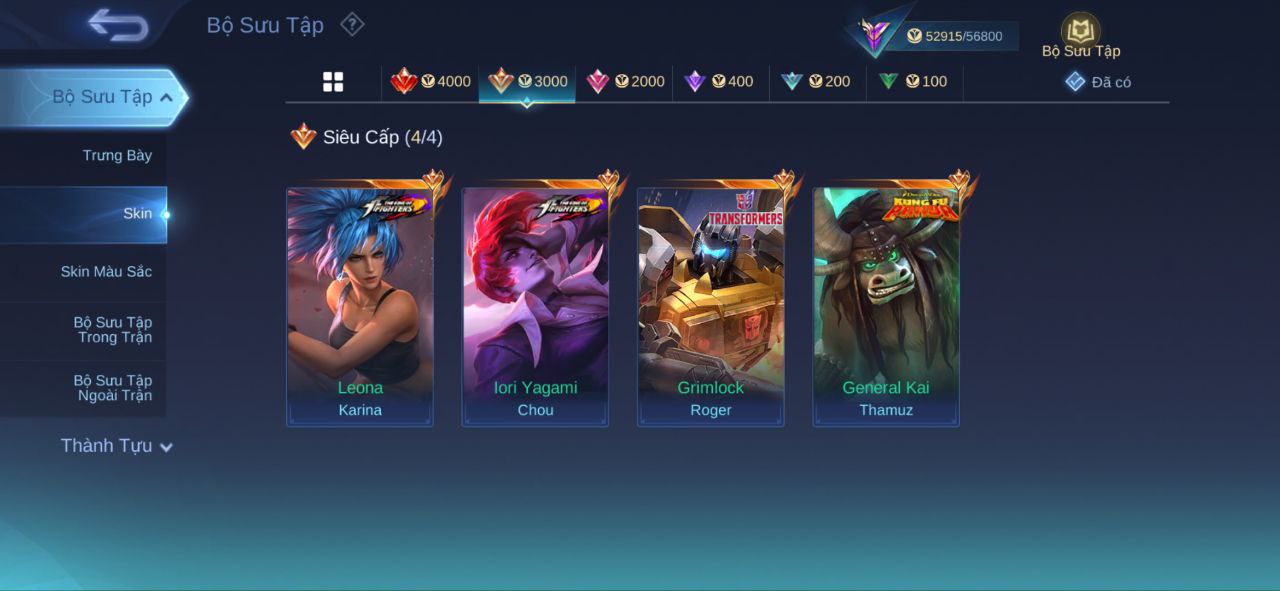Switch to the 2000 points tier tab
This screenshot has height=591, width=1280.
tap(625, 81)
